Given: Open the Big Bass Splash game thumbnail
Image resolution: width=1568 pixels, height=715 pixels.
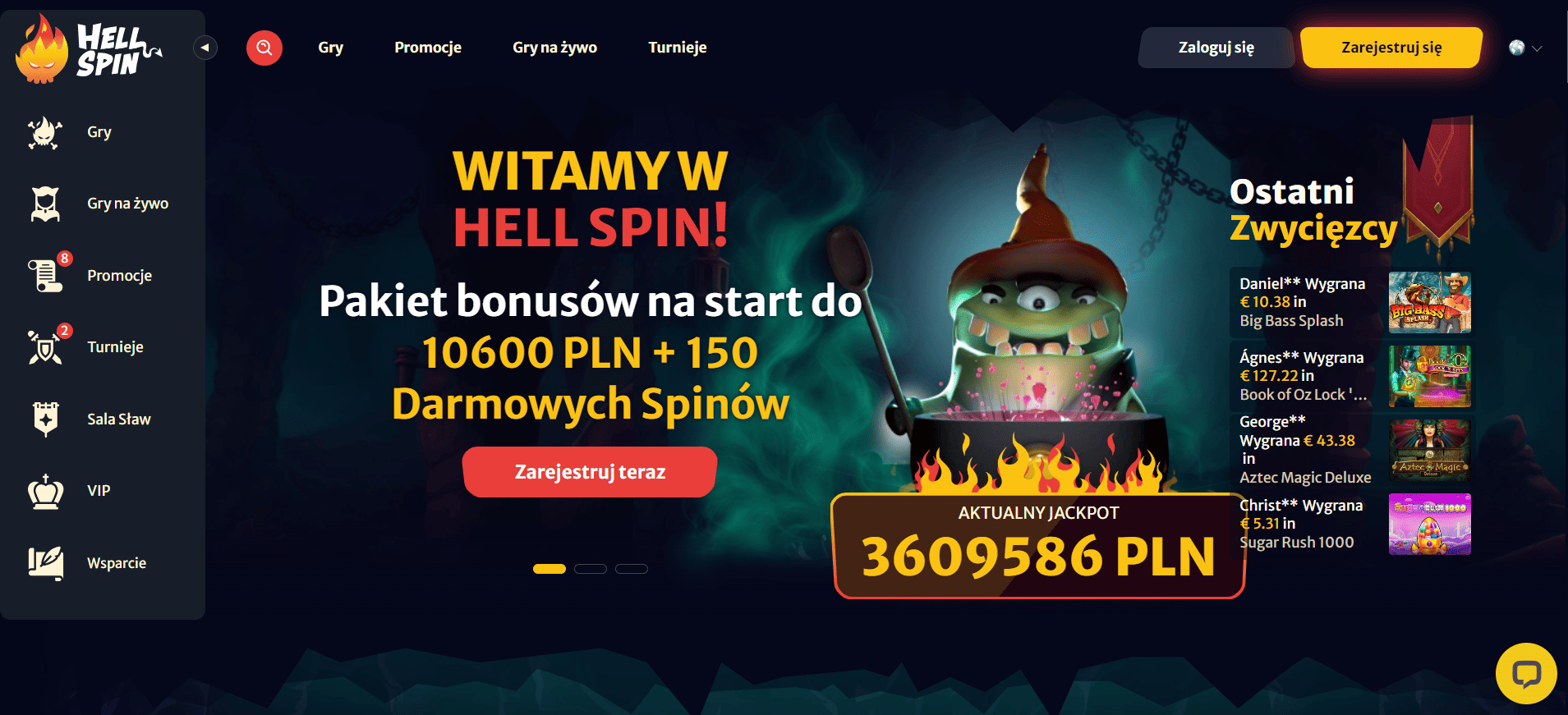Looking at the screenshot, I should click(x=1429, y=301).
